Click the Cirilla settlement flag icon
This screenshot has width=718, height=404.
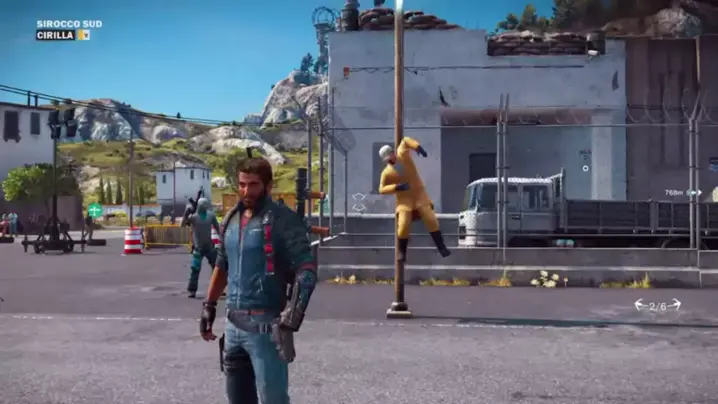point(84,35)
